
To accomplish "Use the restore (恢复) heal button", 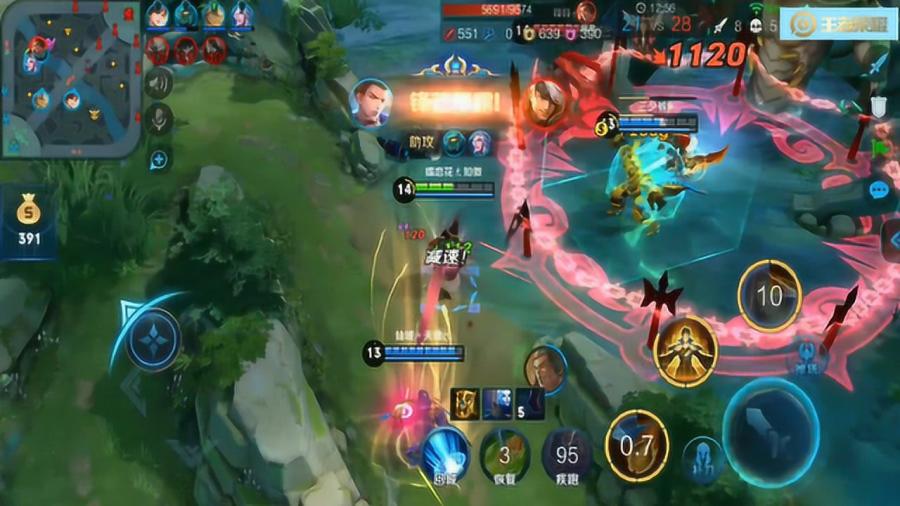I will click(x=505, y=453).
